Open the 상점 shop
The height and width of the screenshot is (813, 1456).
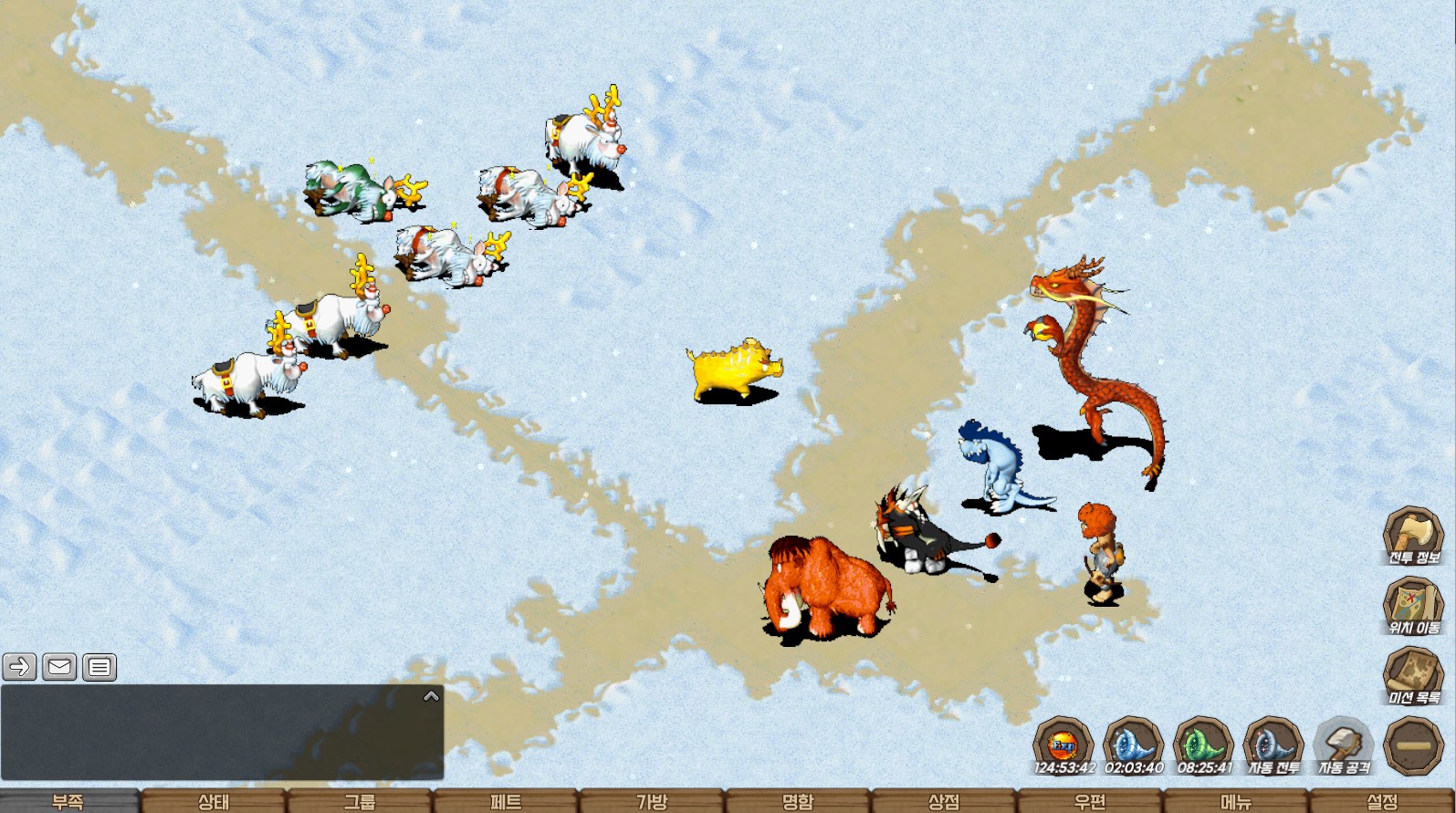coord(944,801)
